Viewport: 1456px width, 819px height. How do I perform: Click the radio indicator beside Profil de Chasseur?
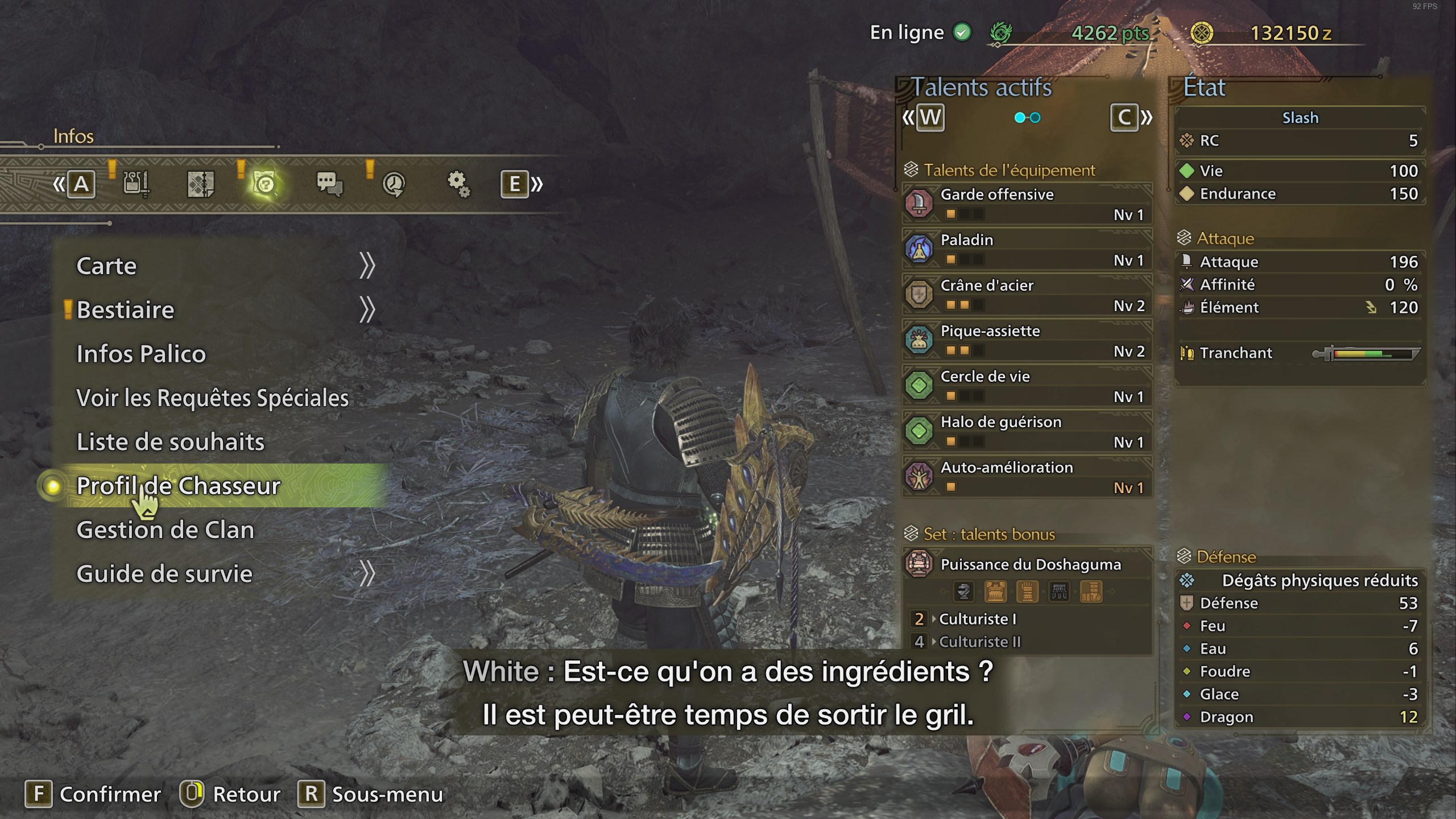point(53,488)
